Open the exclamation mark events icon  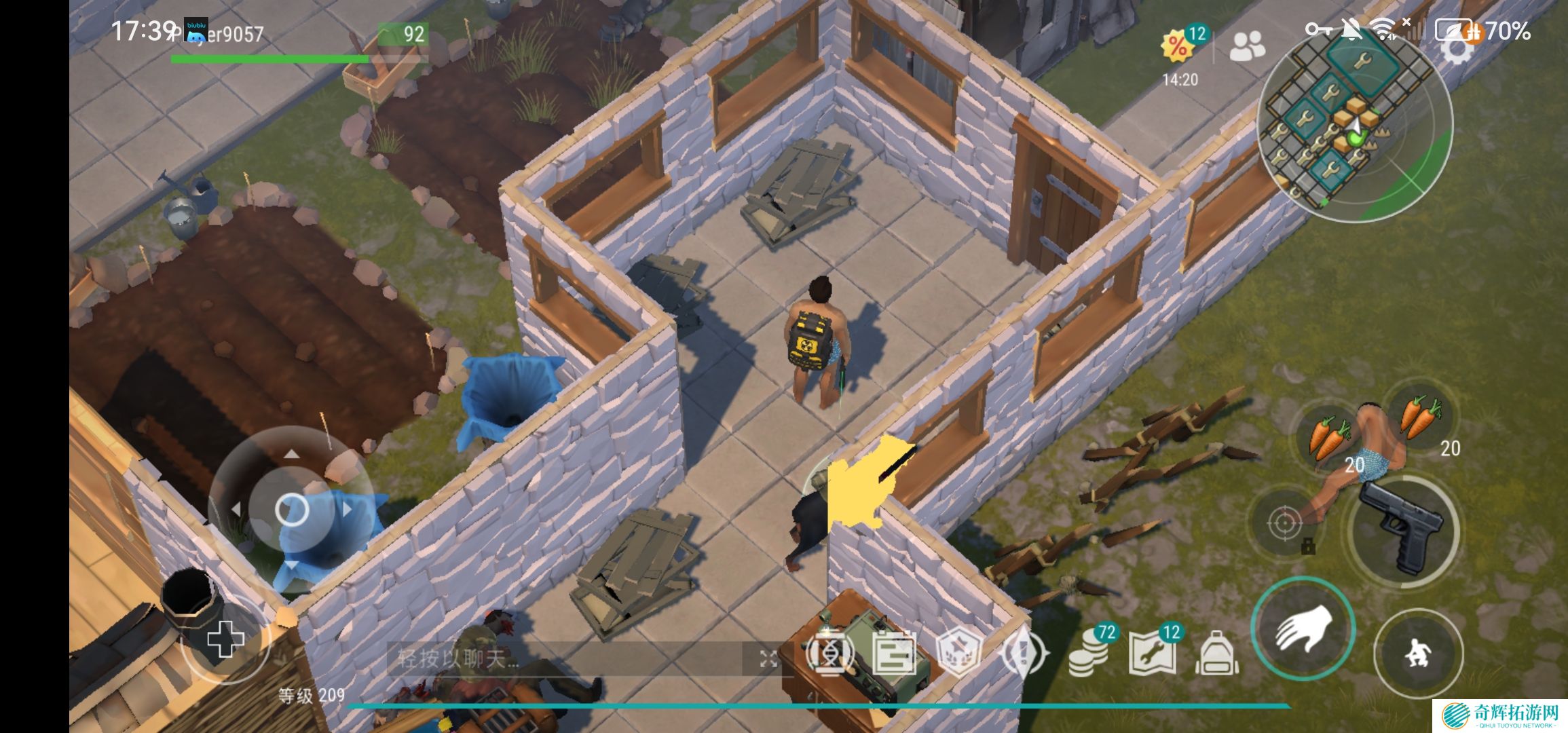(x=1024, y=653)
